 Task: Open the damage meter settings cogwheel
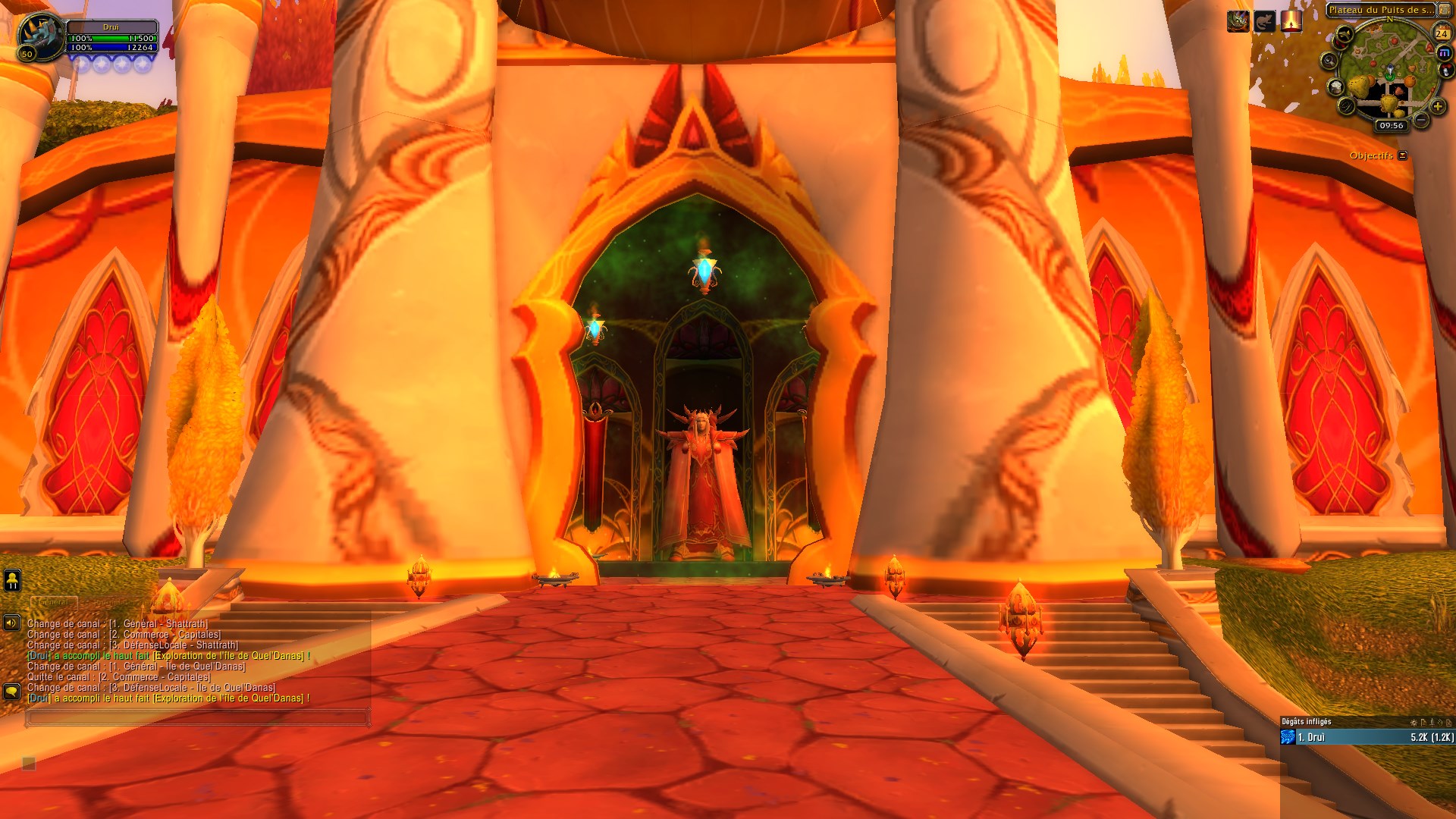(1414, 722)
